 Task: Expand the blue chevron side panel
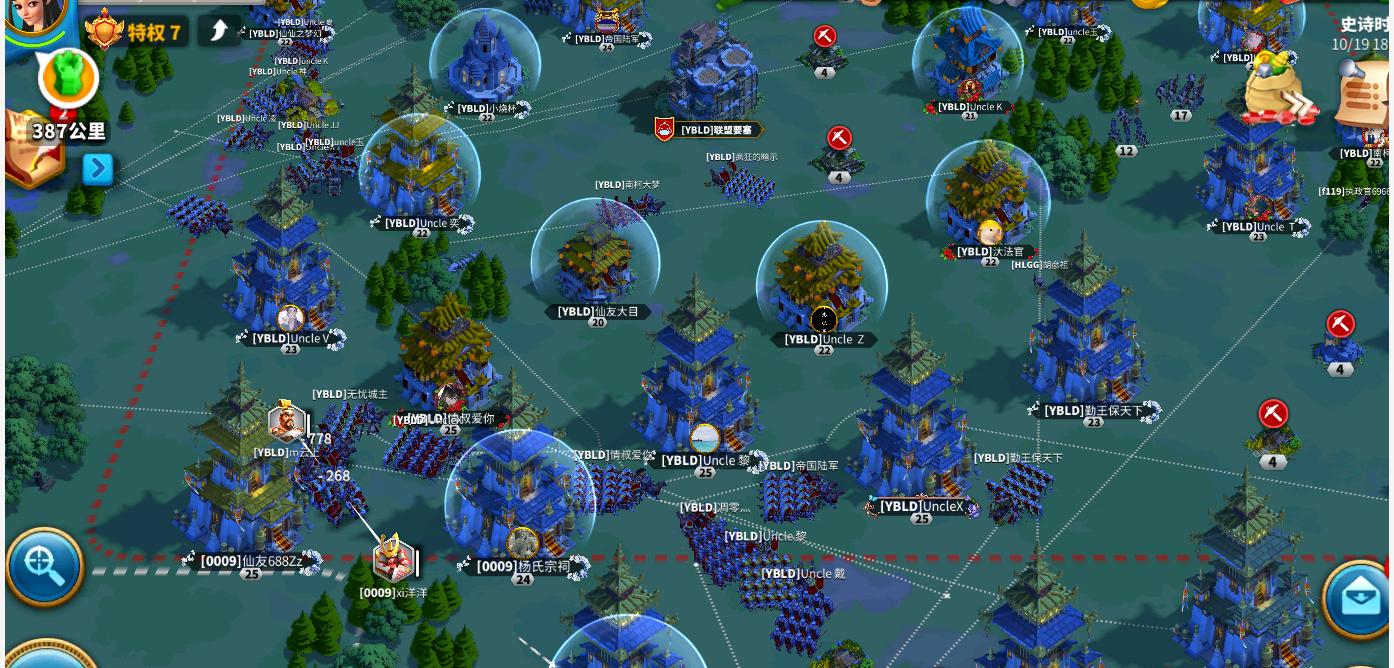97,169
